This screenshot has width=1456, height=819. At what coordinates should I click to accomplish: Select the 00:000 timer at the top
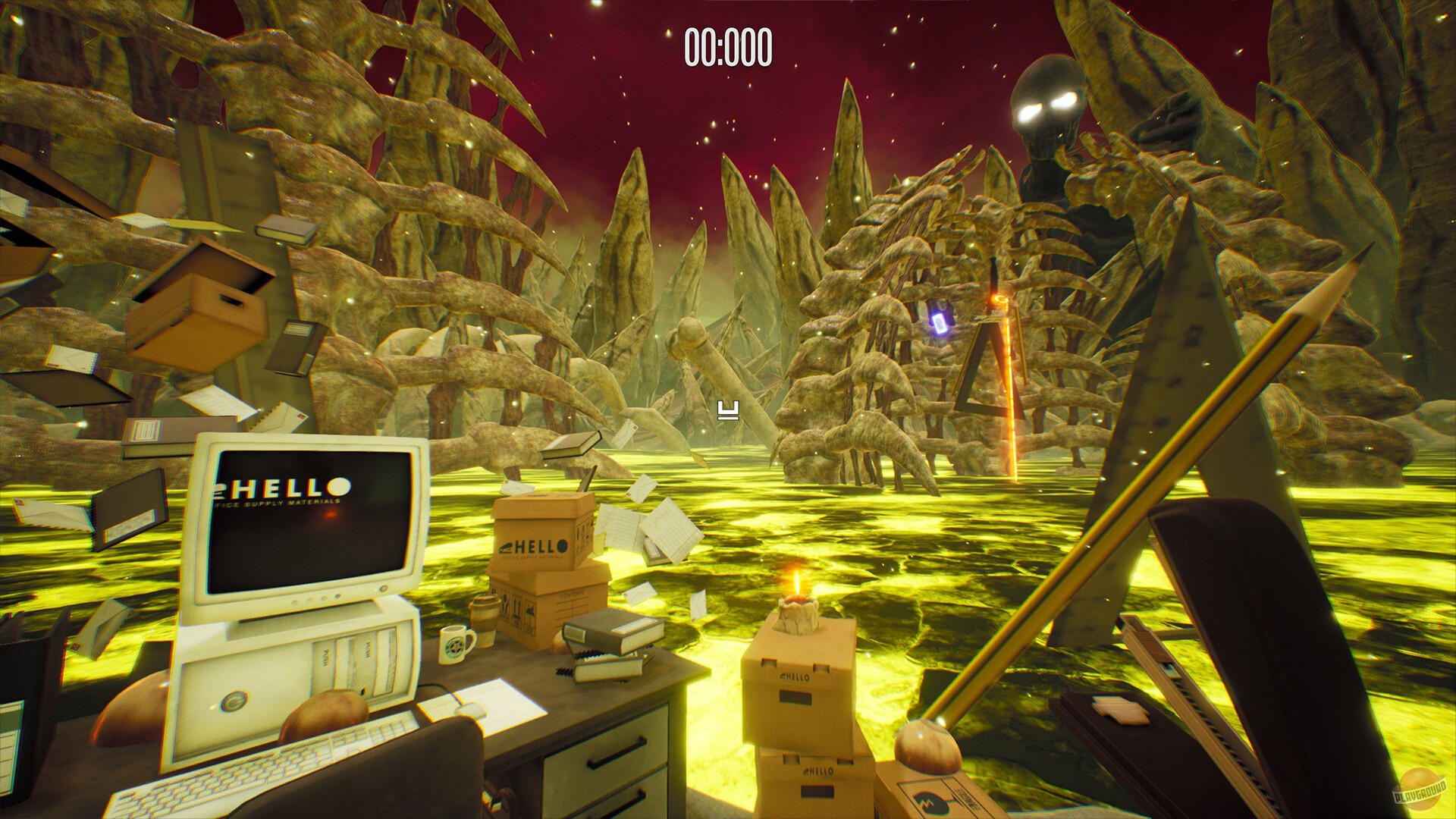730,45
